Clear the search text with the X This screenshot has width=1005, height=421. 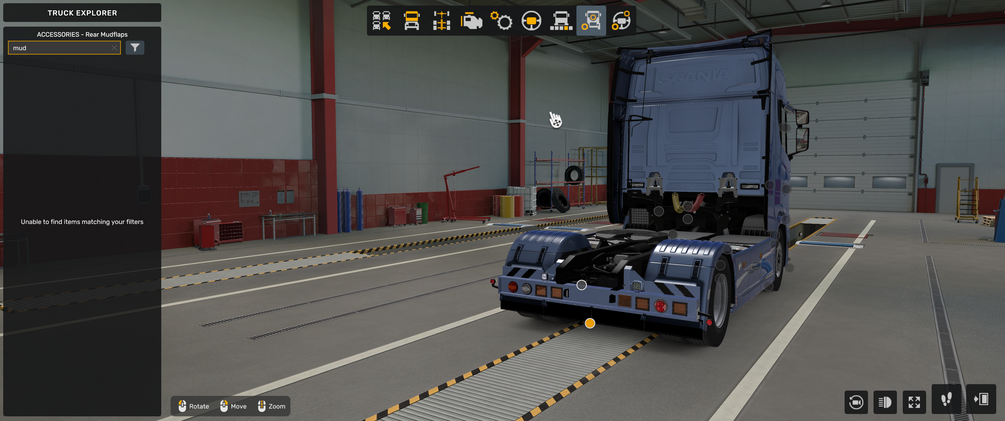114,48
